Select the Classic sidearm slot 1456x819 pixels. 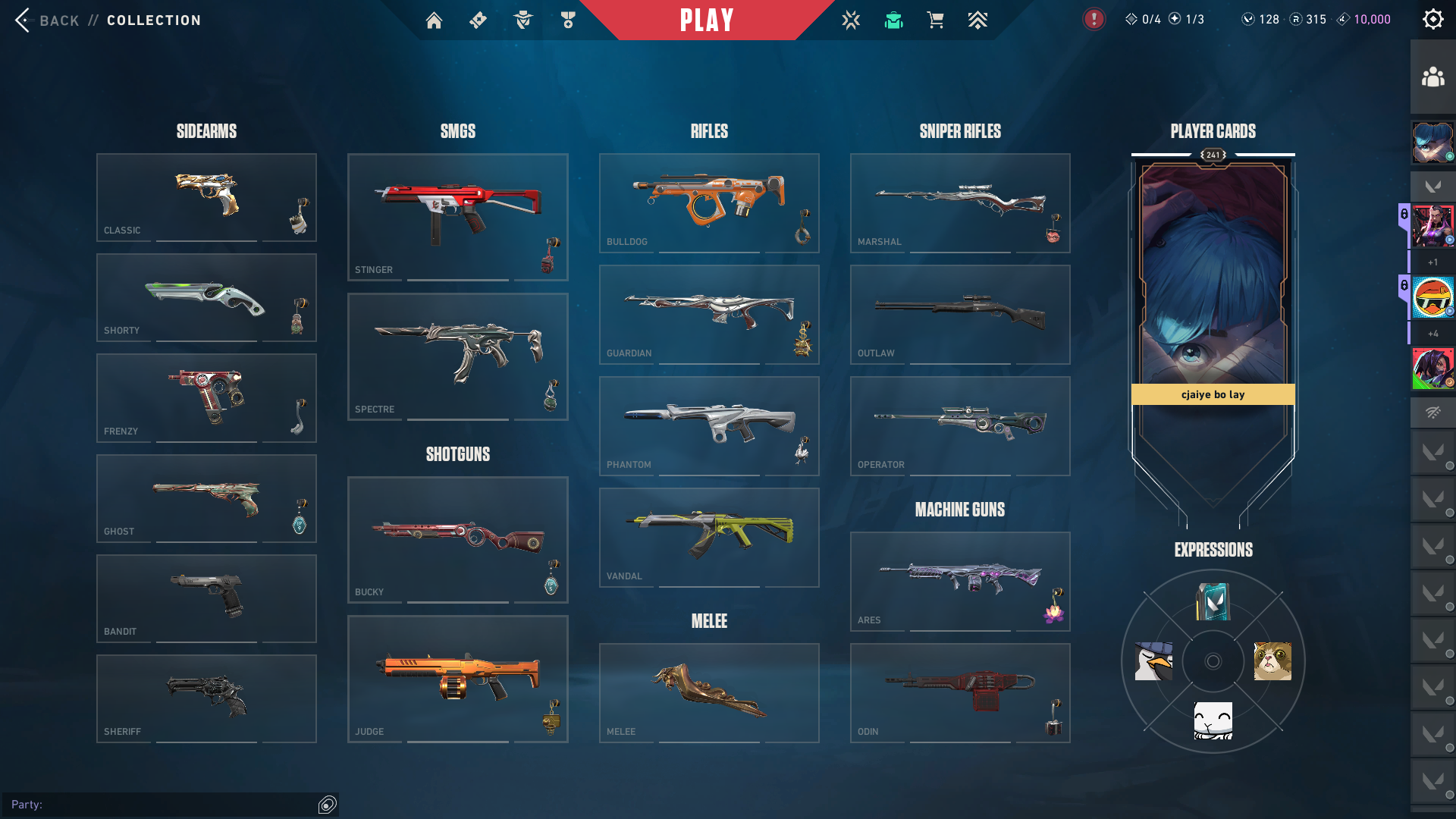click(206, 197)
